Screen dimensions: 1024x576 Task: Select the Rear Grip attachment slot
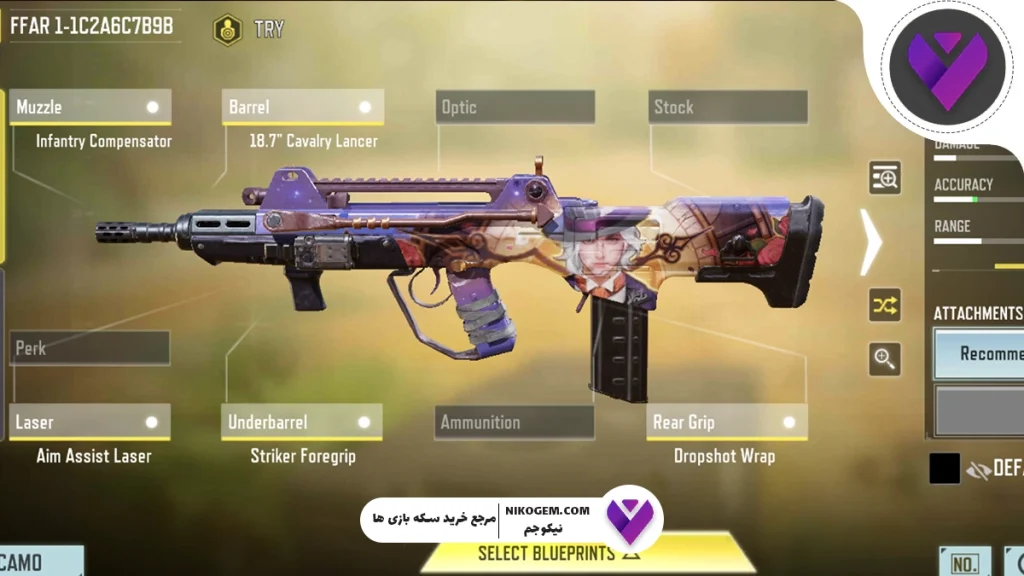(x=727, y=422)
